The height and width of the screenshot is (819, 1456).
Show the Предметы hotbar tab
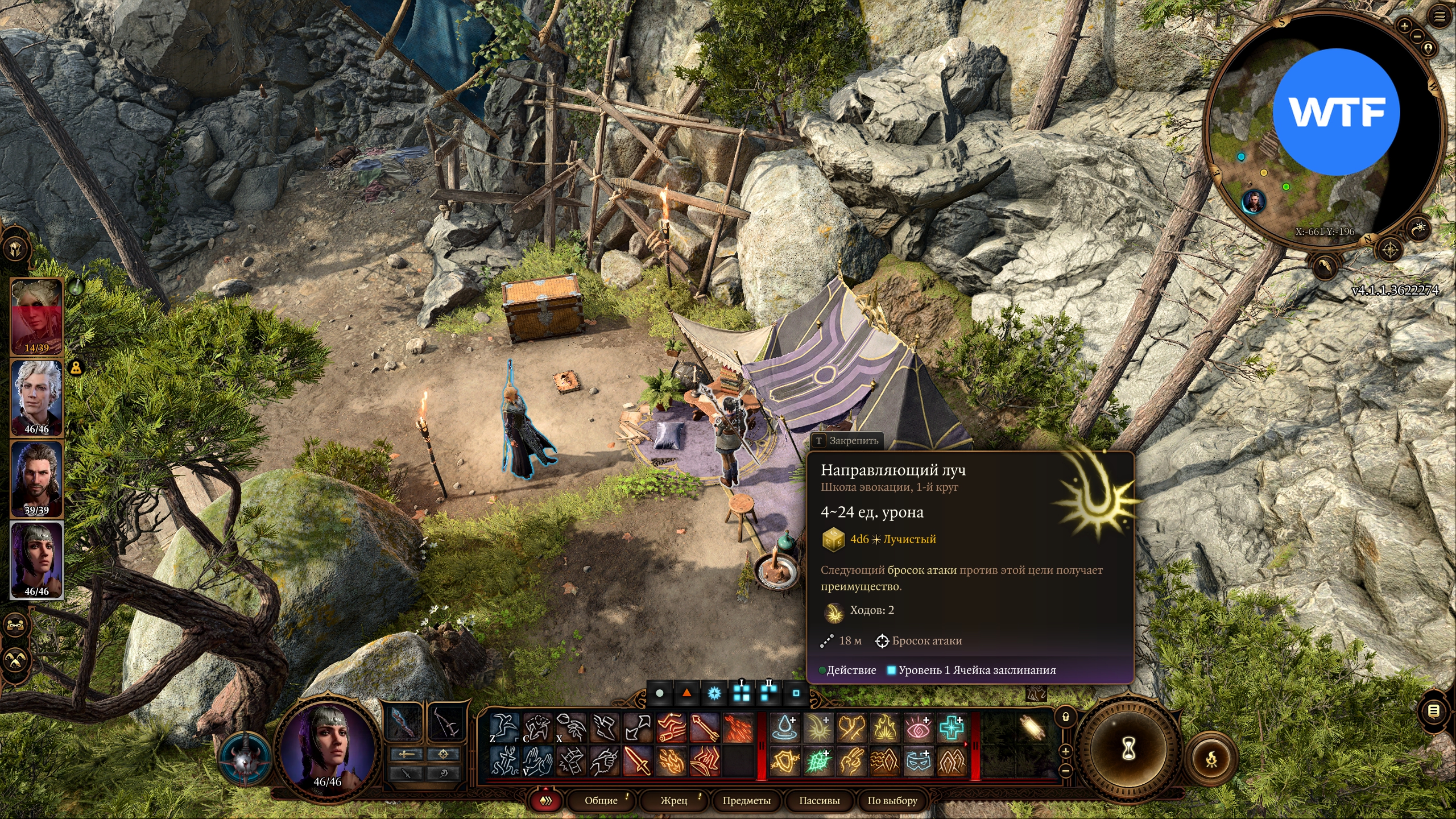[746, 800]
